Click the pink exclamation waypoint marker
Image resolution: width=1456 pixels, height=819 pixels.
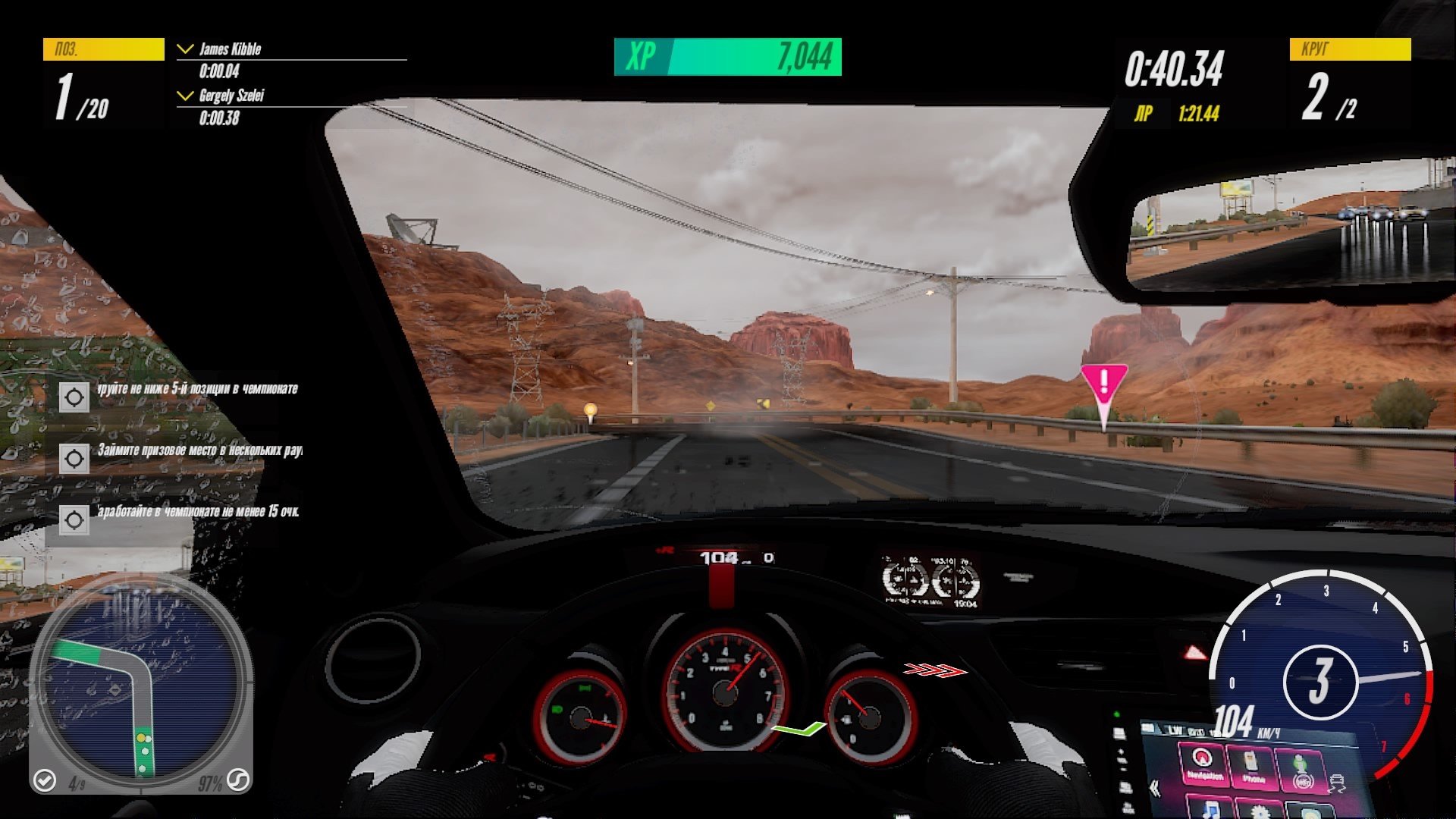[x=1103, y=383]
